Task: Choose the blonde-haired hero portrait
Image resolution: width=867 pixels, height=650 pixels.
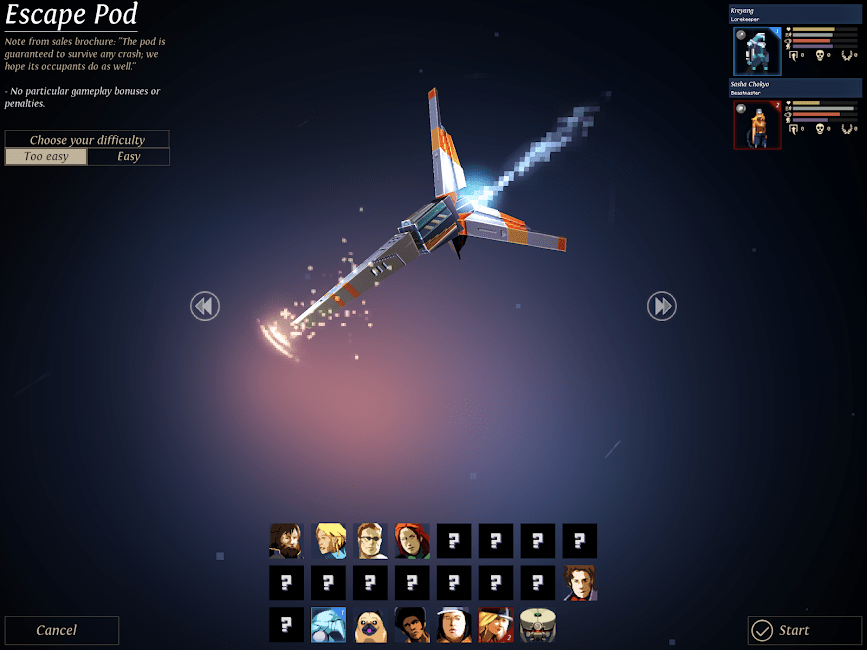Action: (x=328, y=541)
